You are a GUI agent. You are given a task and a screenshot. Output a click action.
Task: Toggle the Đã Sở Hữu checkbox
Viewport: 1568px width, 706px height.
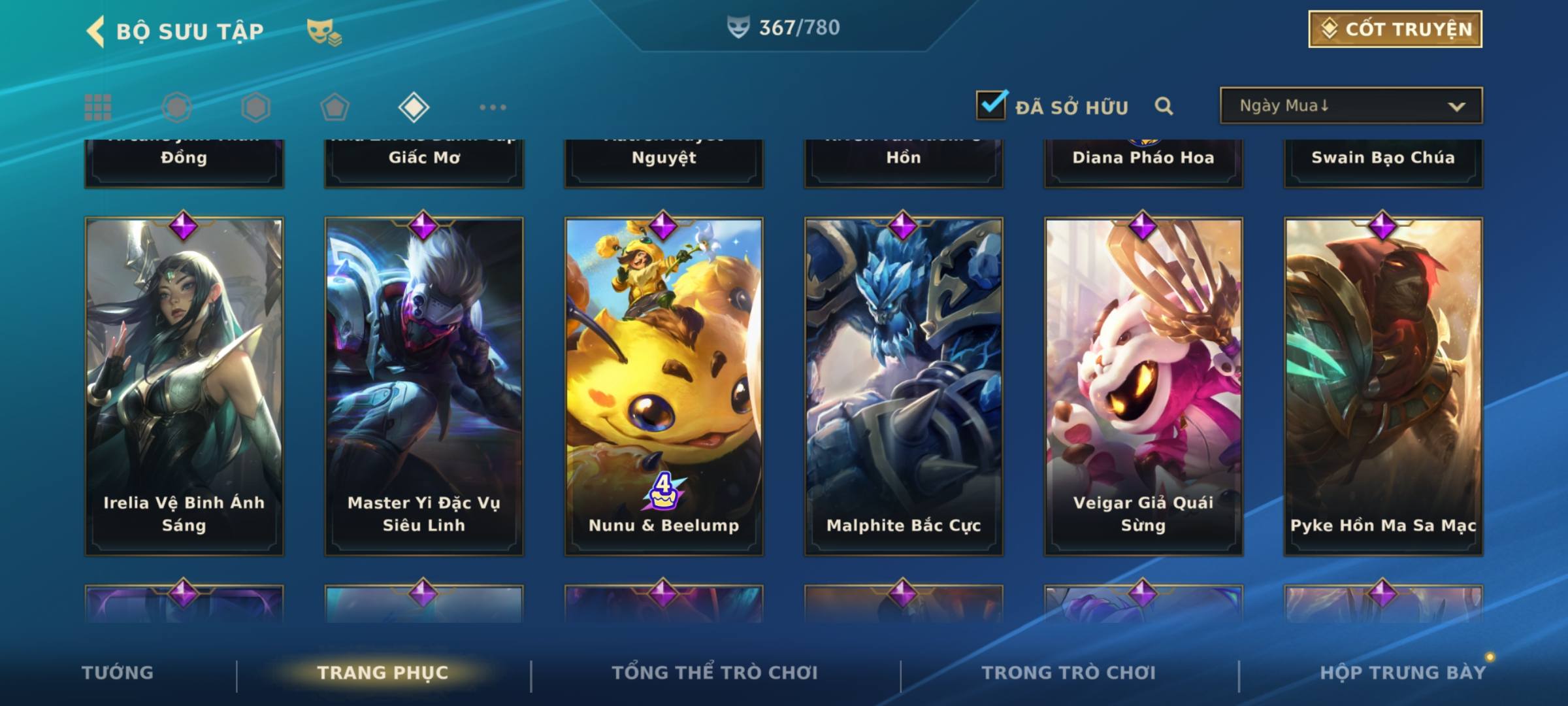coord(991,105)
